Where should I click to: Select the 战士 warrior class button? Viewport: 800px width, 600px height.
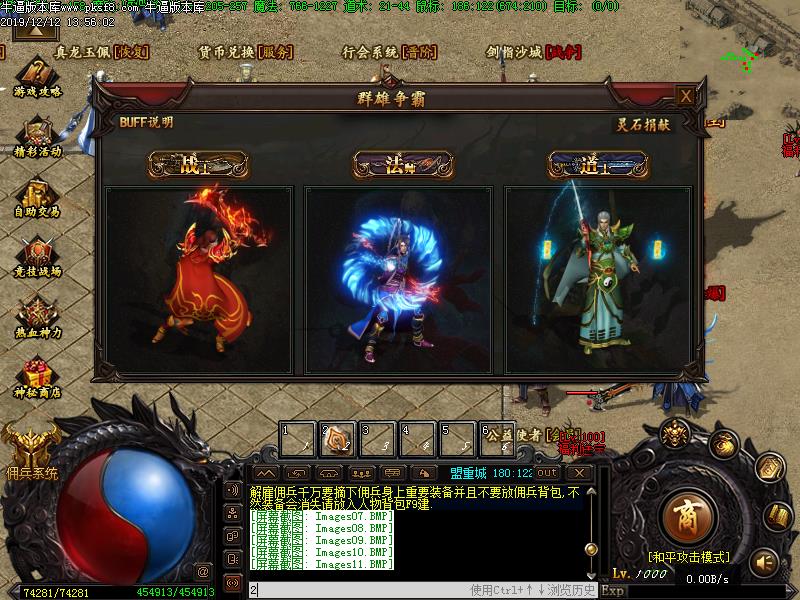pos(198,165)
